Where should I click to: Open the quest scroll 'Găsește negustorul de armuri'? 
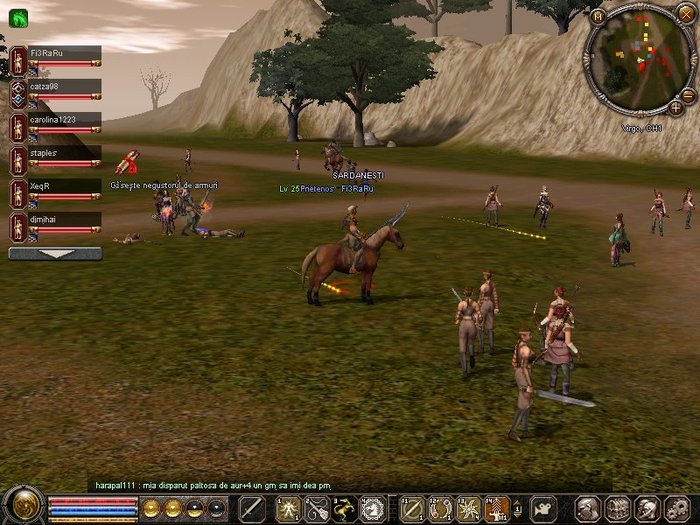[x=127, y=161]
